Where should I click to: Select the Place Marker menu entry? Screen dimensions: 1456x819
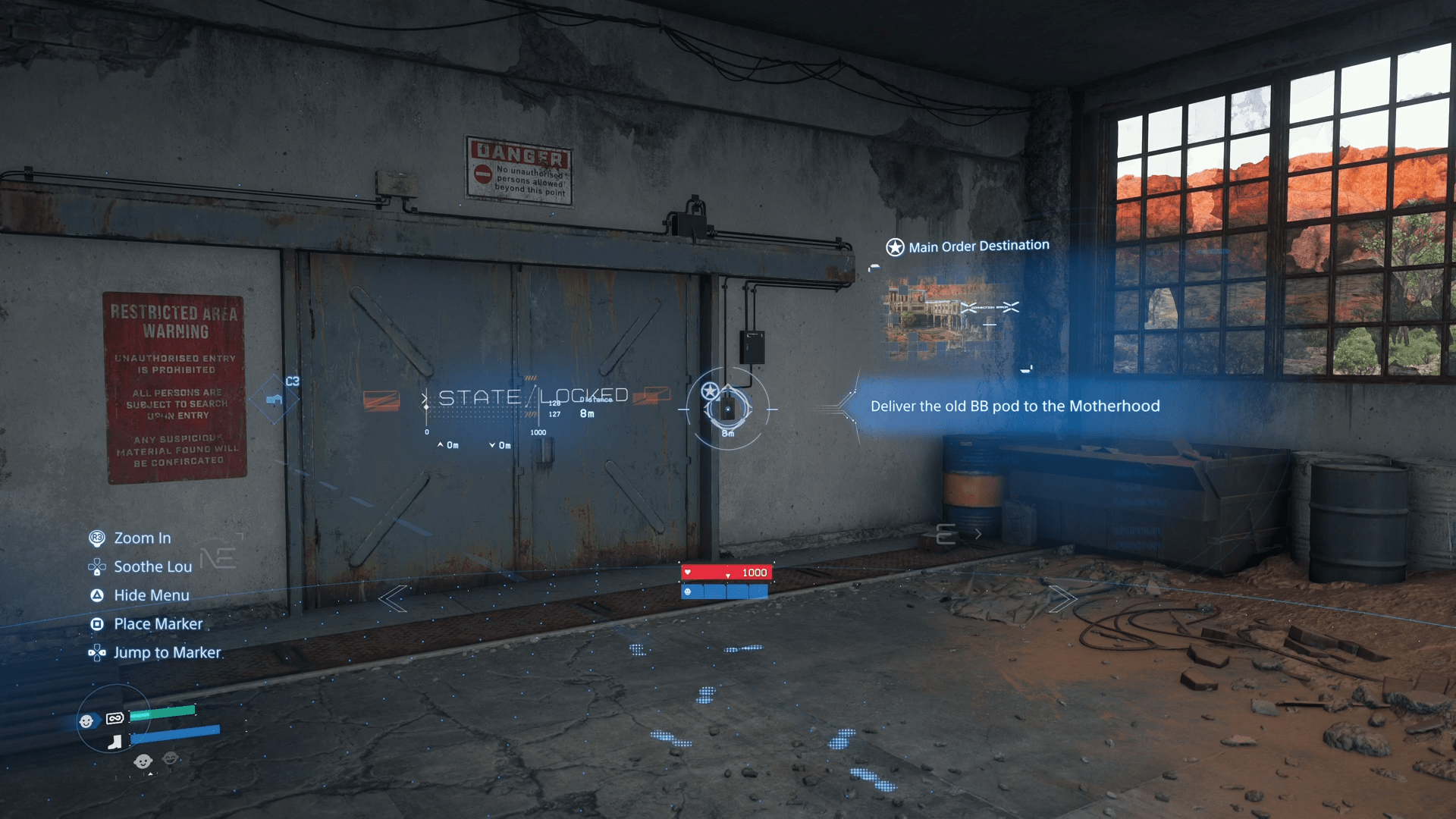158,623
